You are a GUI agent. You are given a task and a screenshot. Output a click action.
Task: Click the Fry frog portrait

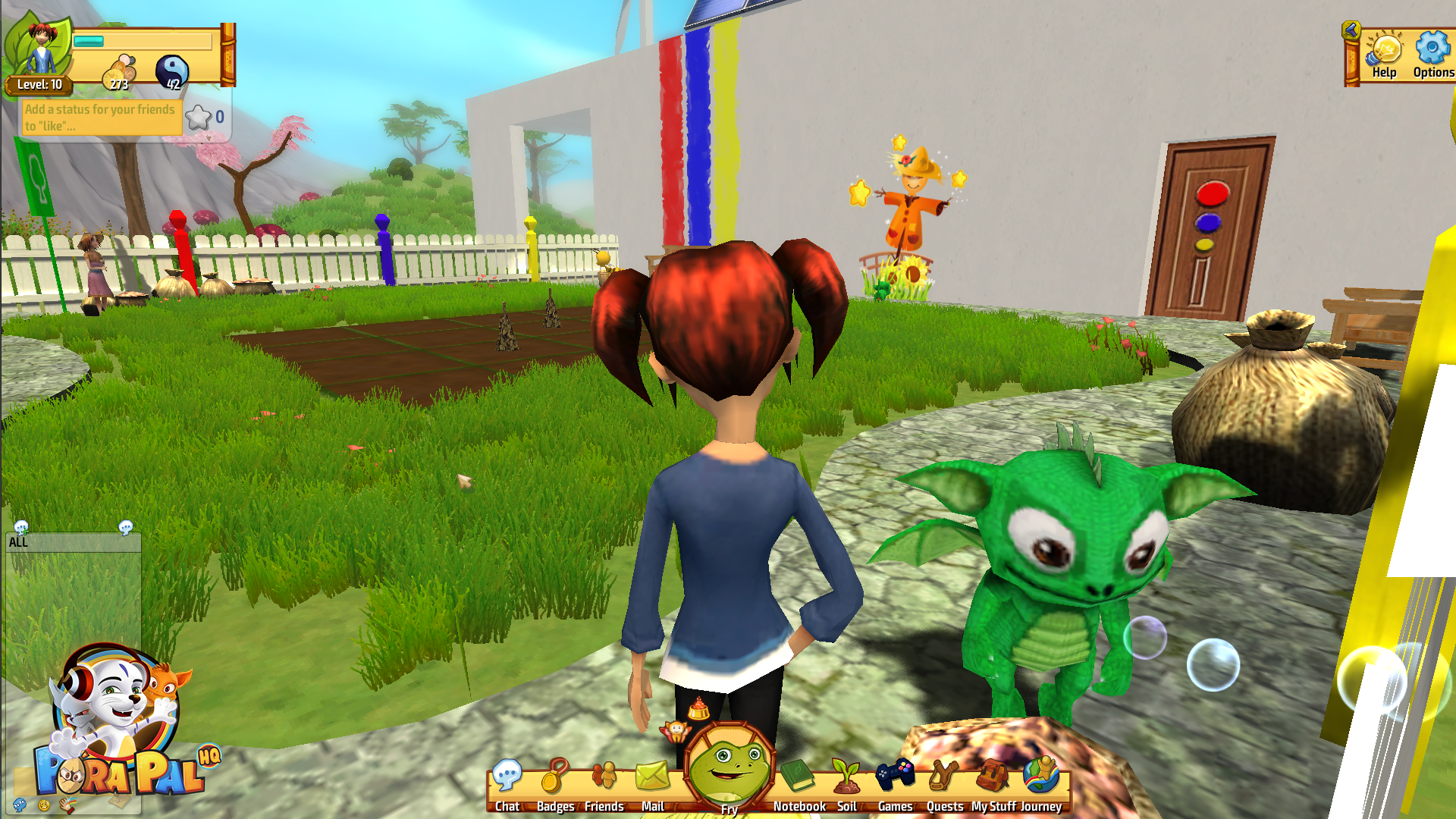coord(730,766)
